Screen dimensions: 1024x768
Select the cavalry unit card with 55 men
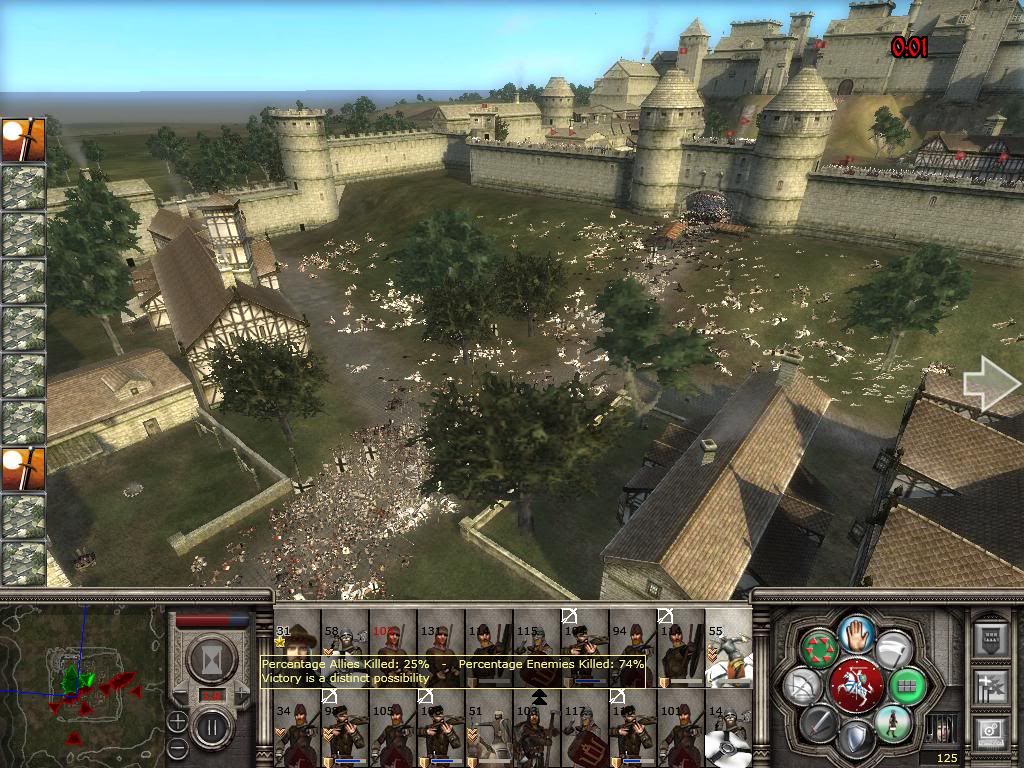click(728, 647)
